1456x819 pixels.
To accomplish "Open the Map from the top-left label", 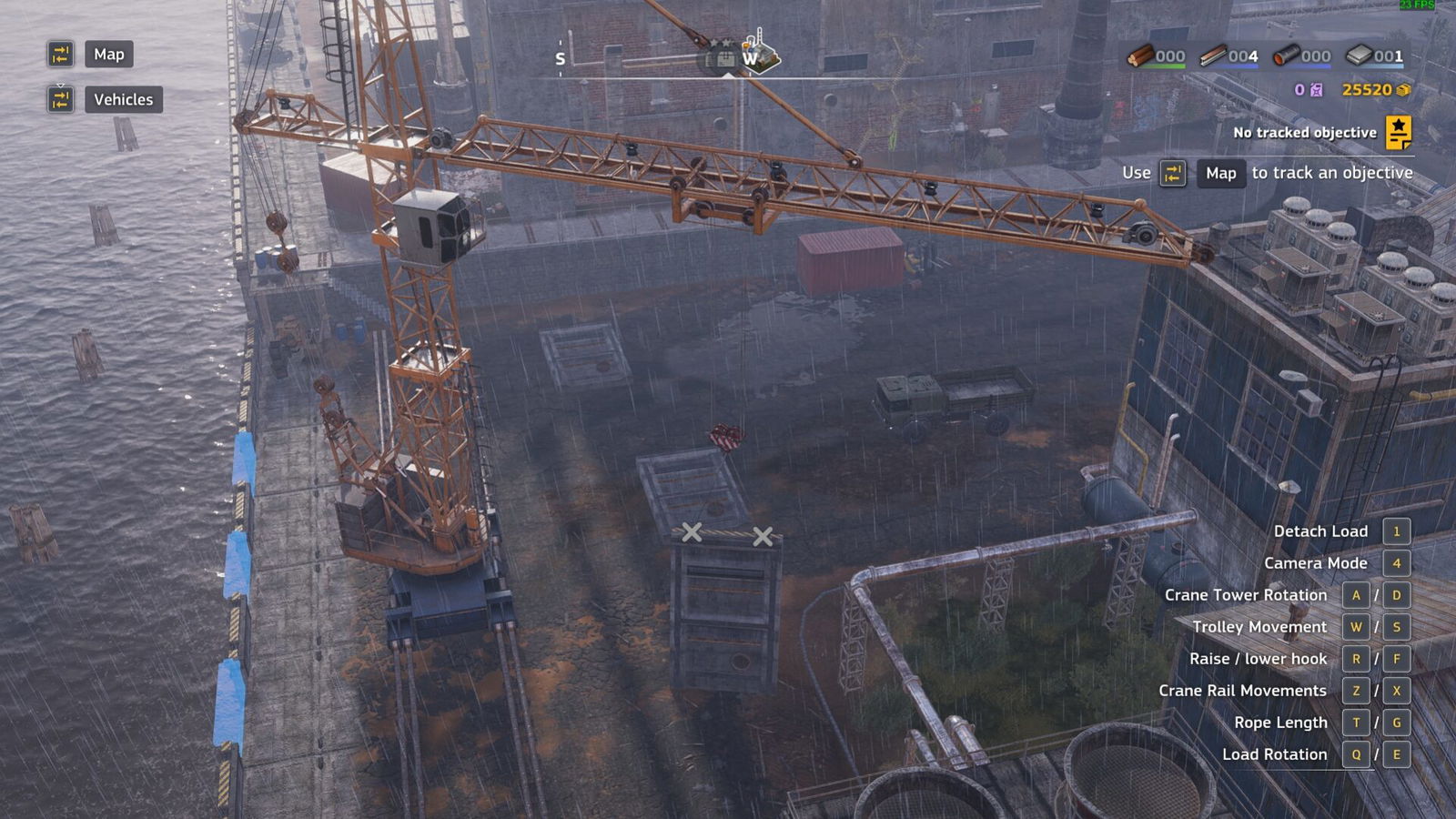I will pyautogui.click(x=108, y=55).
